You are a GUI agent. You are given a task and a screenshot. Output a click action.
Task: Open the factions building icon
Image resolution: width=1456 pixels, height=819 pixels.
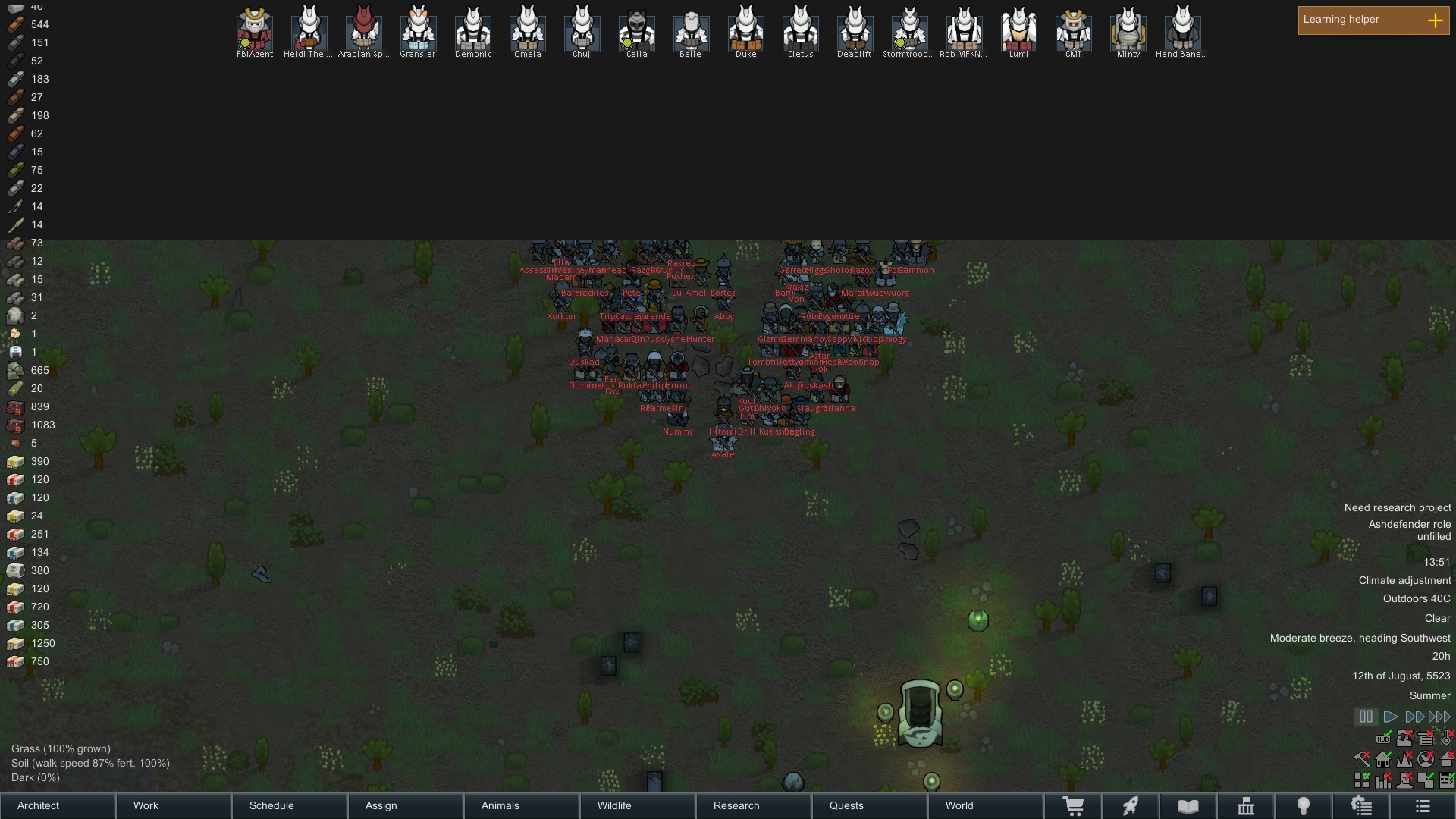click(x=1244, y=806)
